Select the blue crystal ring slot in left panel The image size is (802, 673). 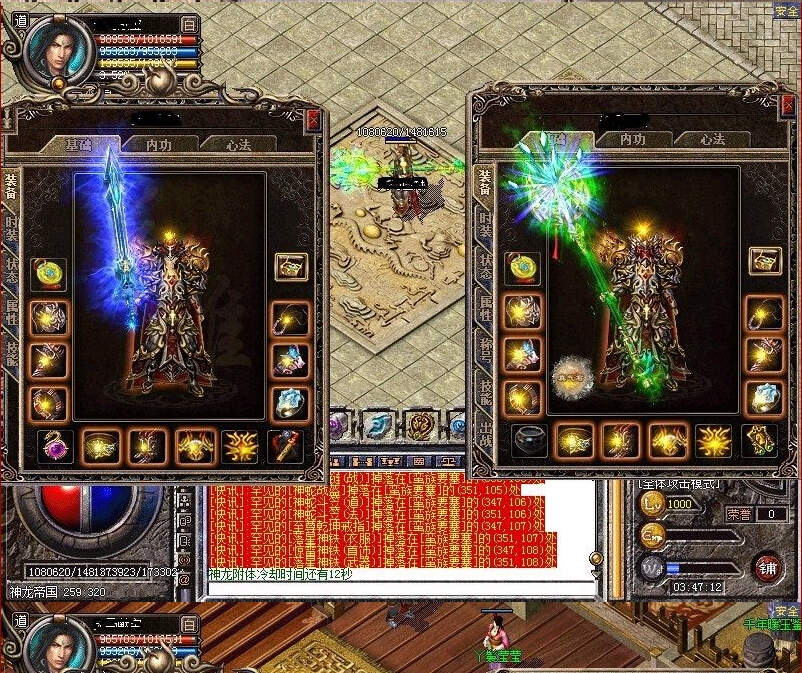[290, 403]
